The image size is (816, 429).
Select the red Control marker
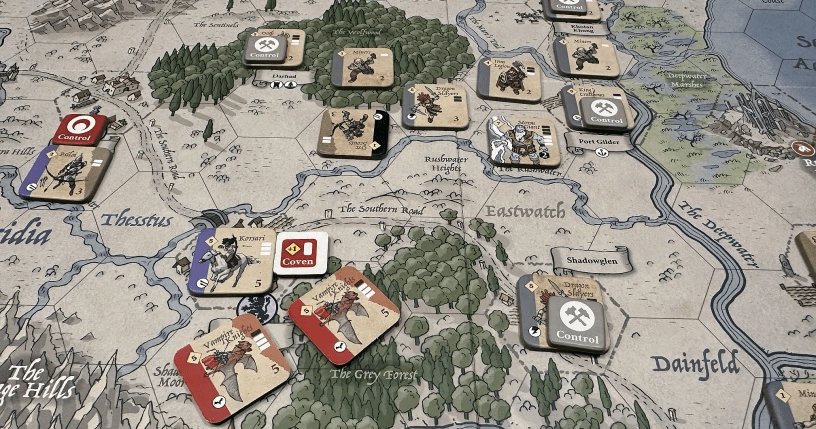pyautogui.click(x=80, y=129)
